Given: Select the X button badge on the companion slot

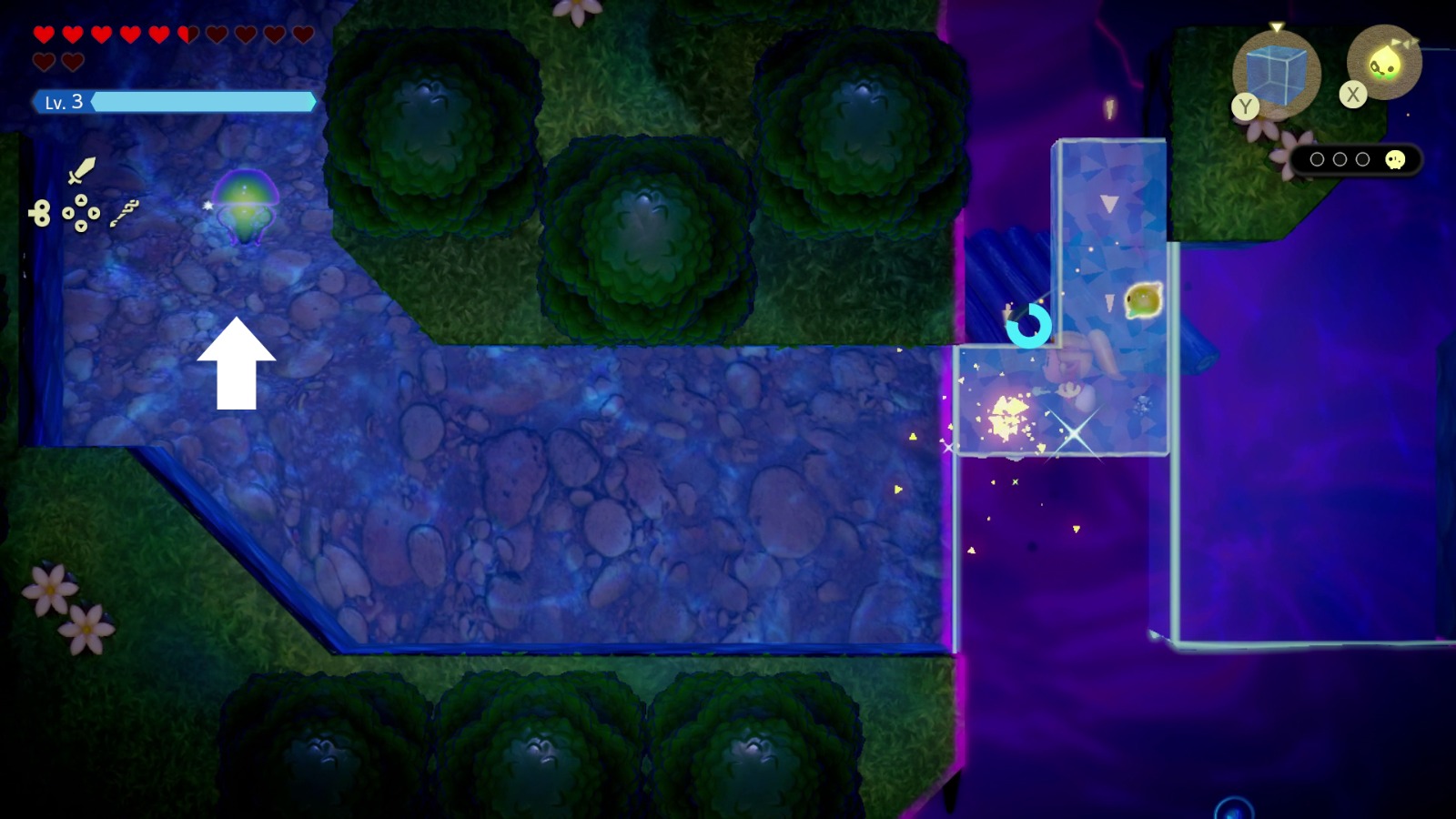Looking at the screenshot, I should tap(1353, 94).
